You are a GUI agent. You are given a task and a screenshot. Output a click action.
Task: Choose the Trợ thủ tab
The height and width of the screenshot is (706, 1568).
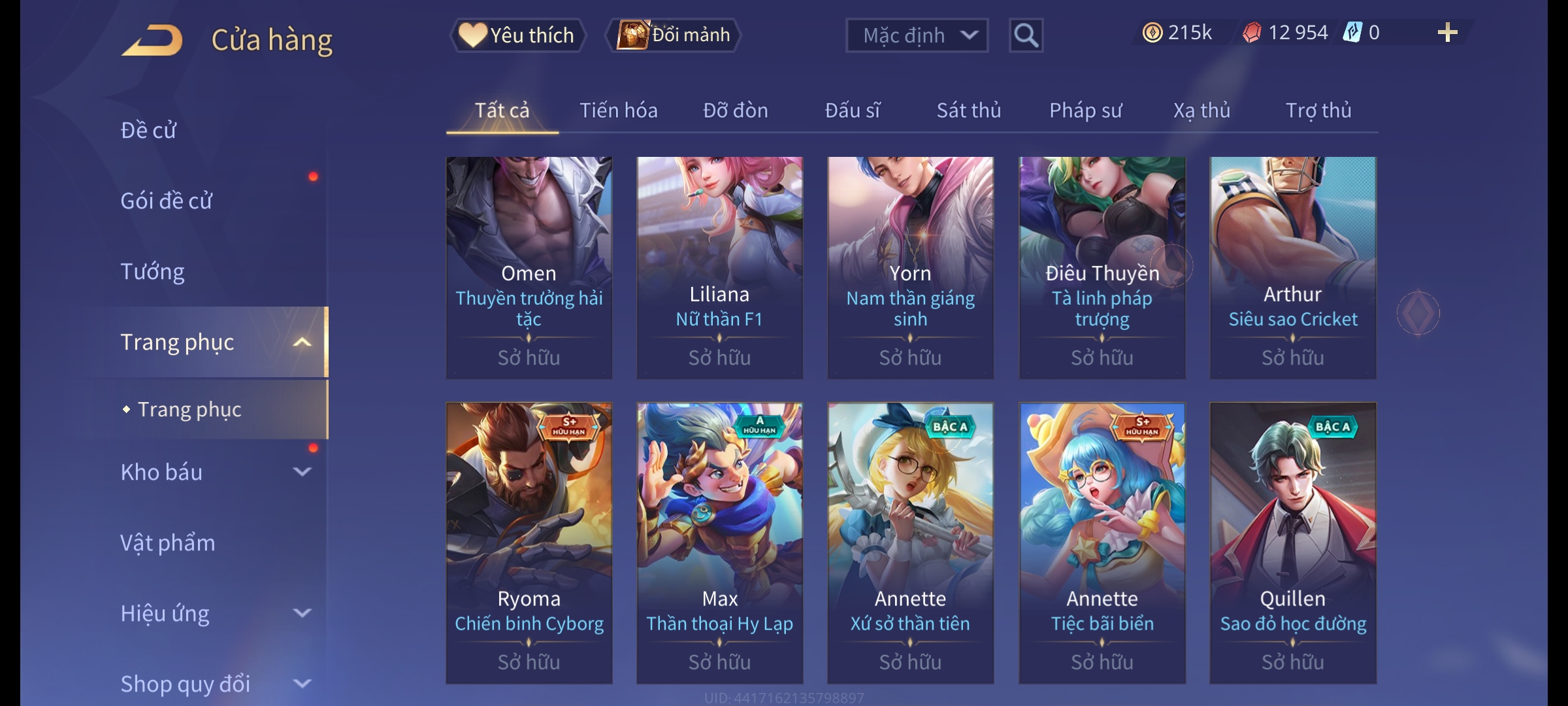tap(1318, 110)
